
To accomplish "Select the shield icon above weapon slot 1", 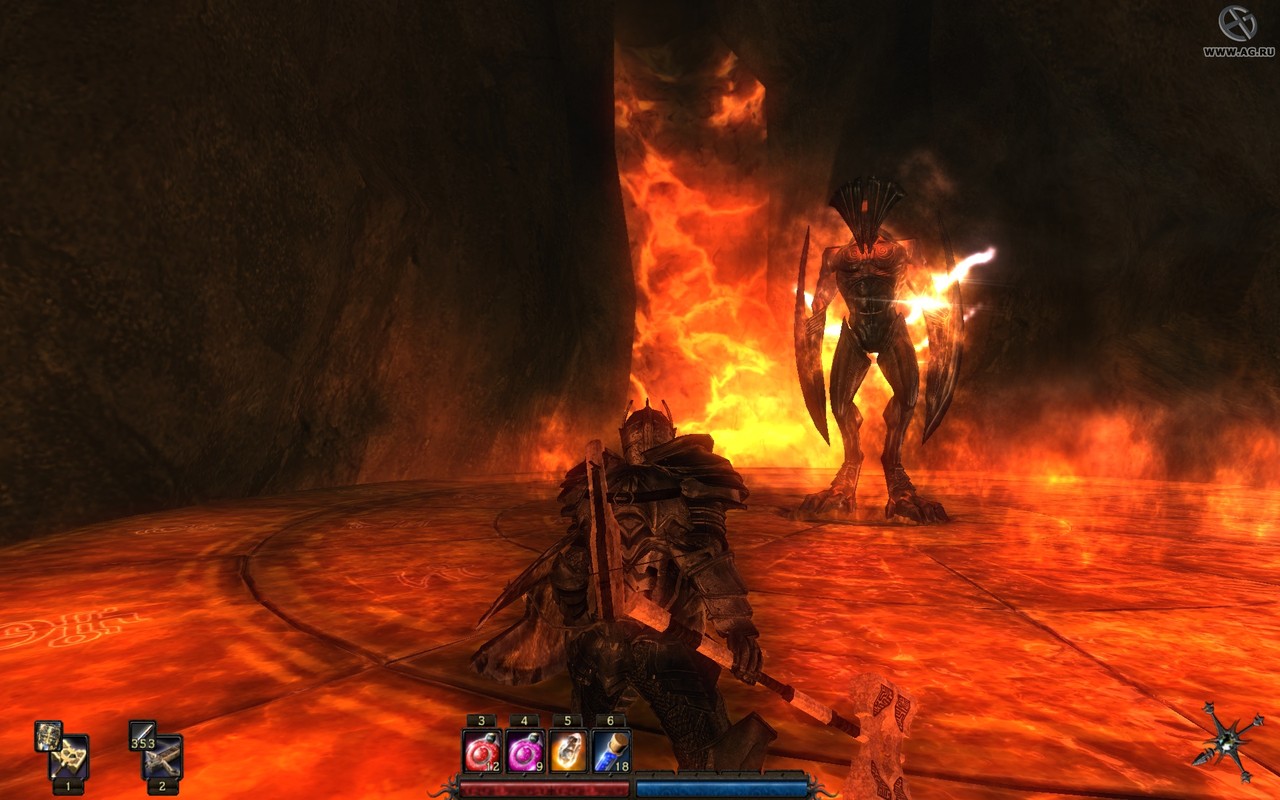I will click(48, 736).
